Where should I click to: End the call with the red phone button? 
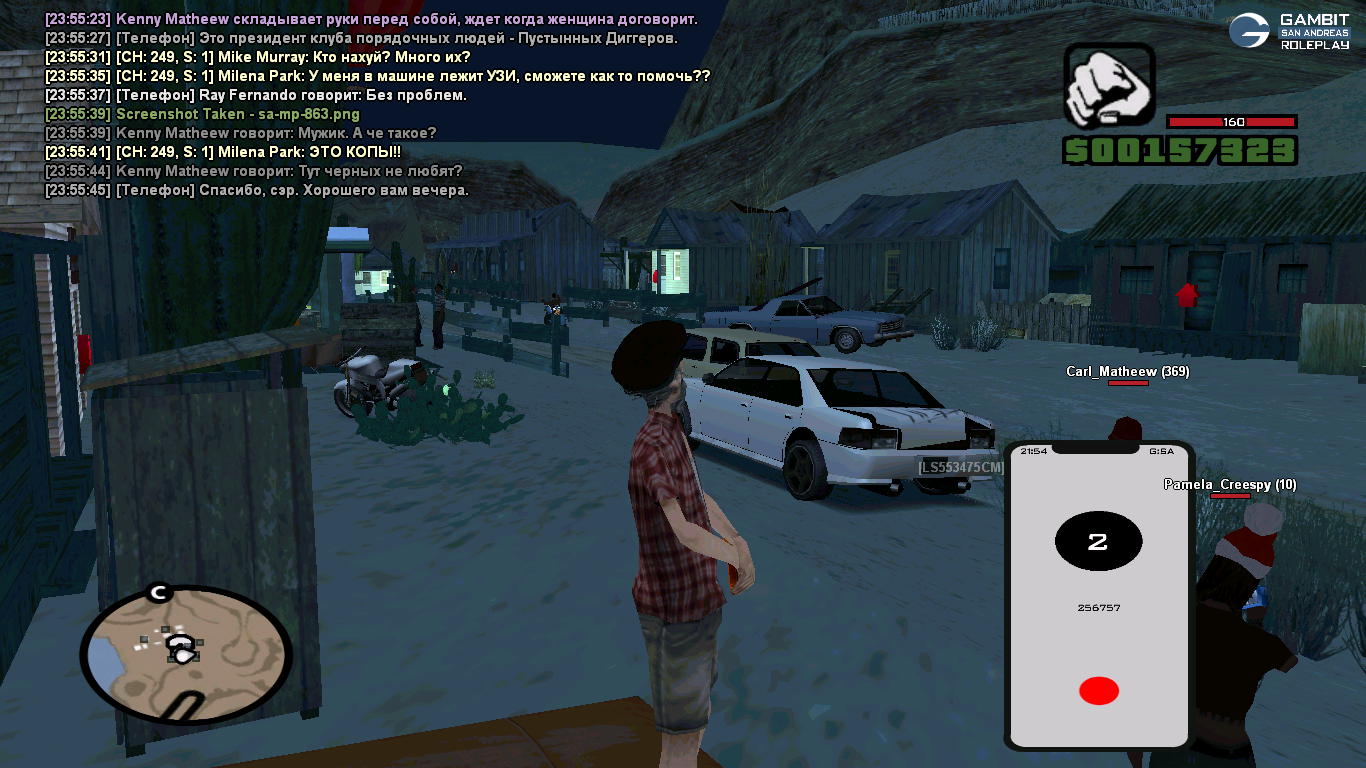point(1098,690)
